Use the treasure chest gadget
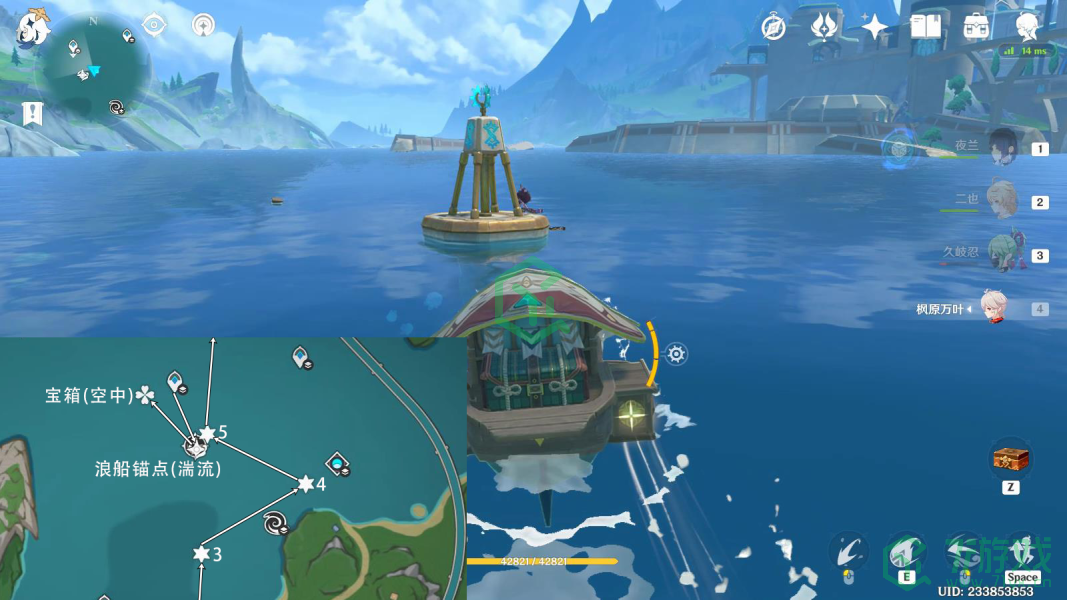This screenshot has width=1067, height=600. (x=1010, y=460)
